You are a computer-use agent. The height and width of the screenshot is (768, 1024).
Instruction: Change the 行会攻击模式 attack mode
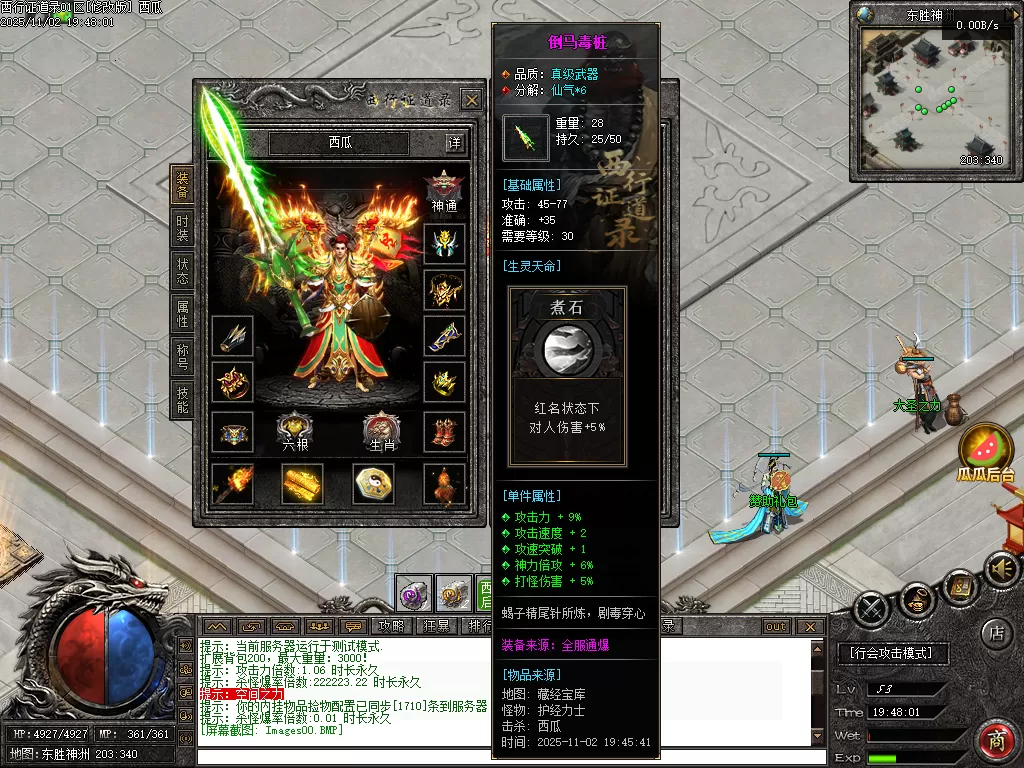pos(891,653)
